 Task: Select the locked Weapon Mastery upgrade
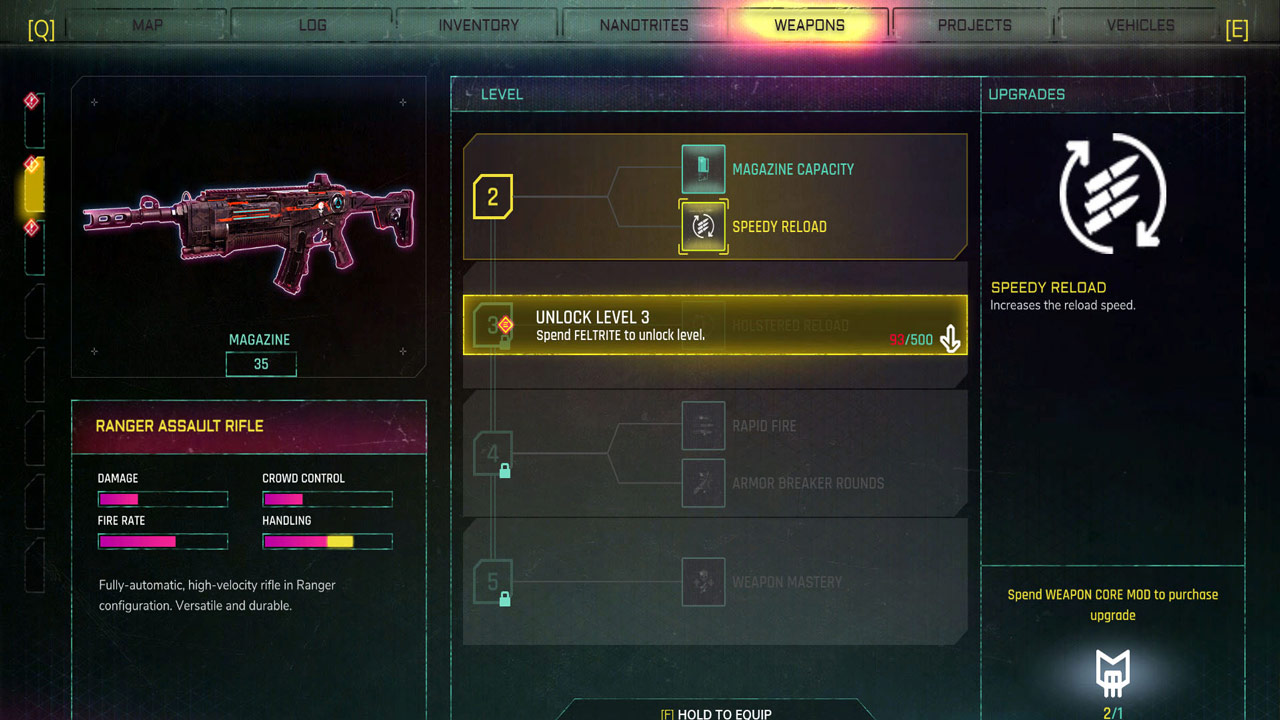pyautogui.click(x=703, y=582)
